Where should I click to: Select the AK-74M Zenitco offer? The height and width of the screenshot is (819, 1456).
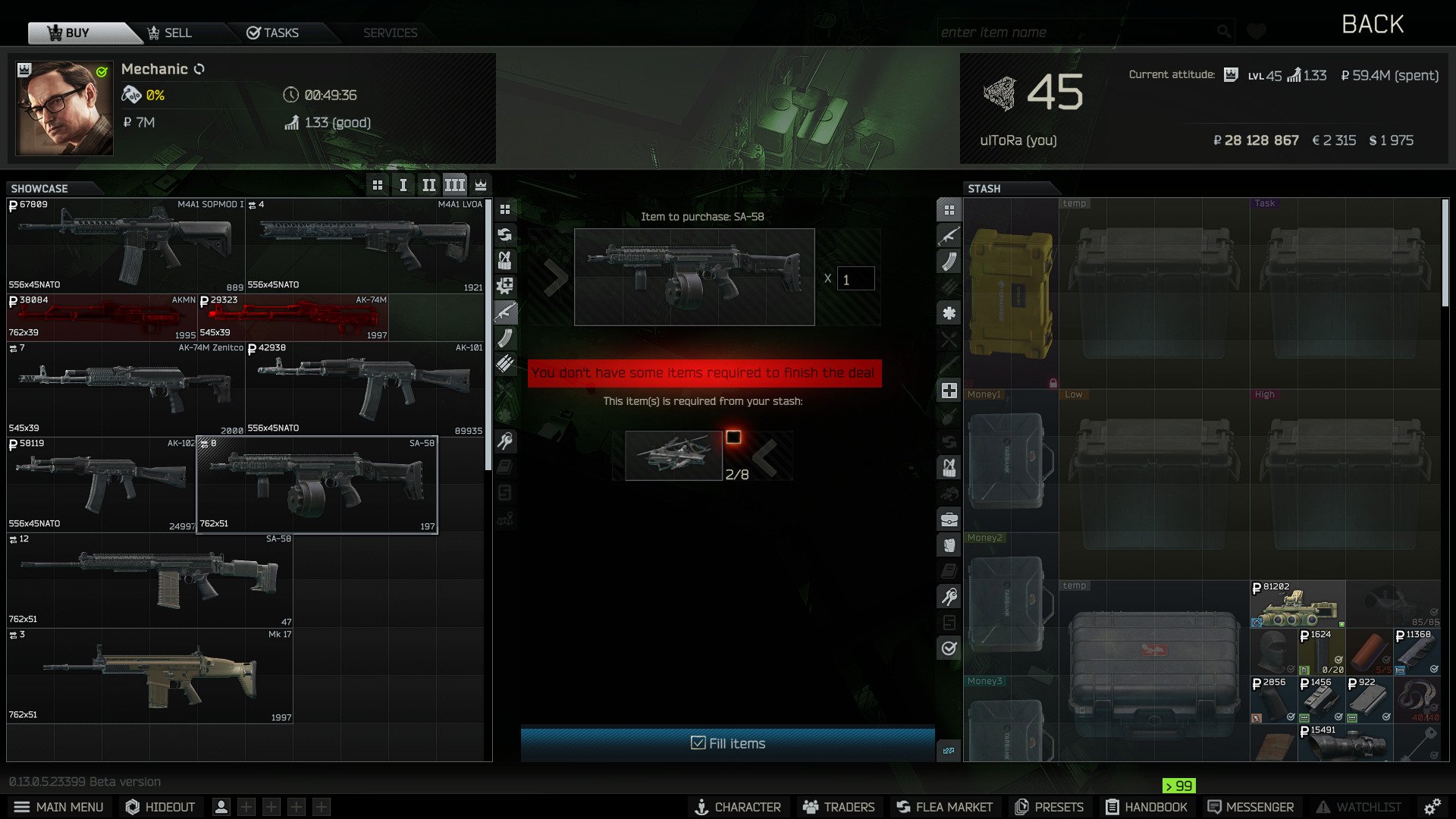click(x=126, y=388)
